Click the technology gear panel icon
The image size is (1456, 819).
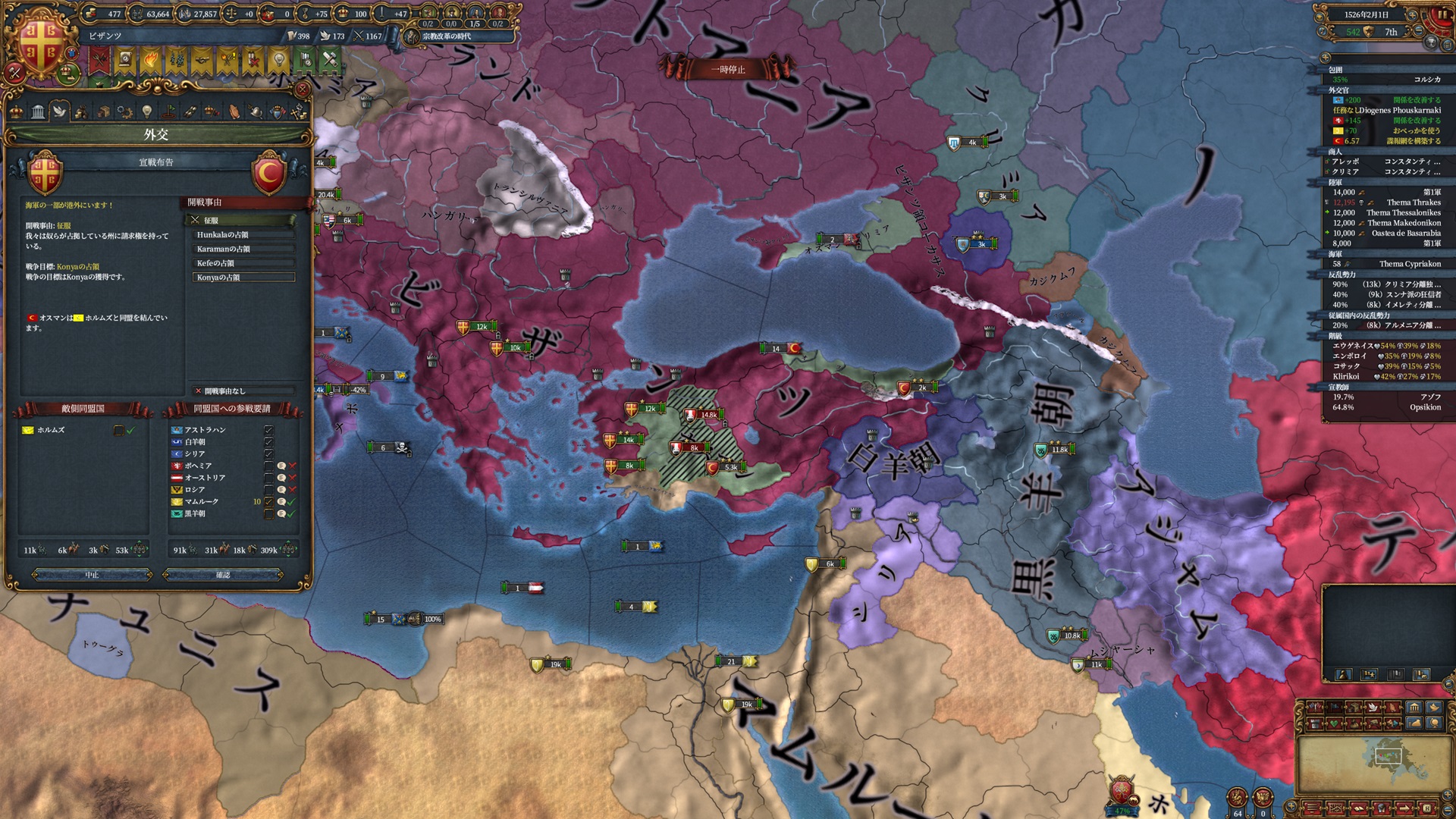124,111
